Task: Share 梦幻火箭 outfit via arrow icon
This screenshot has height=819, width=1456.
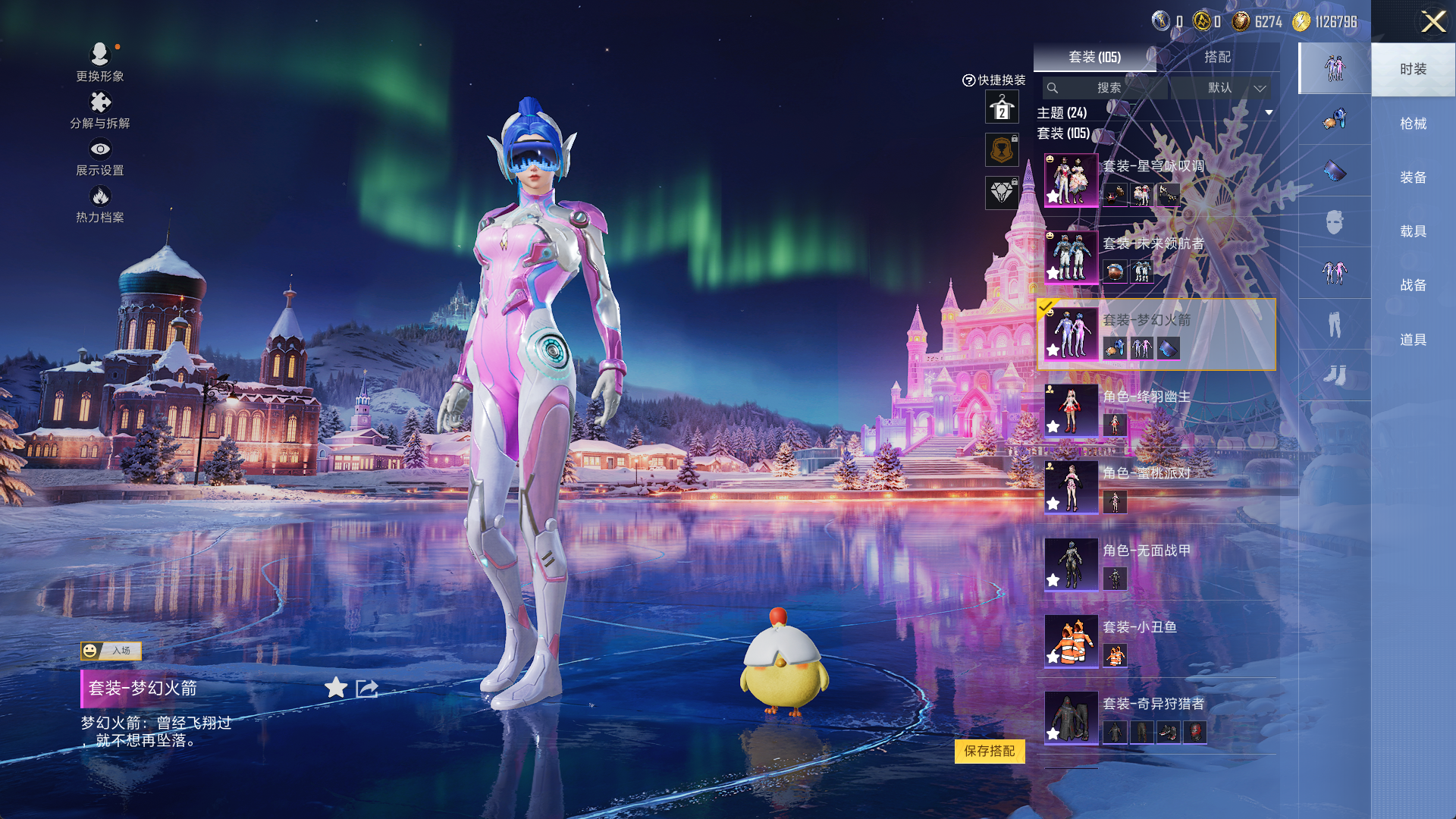Action: coord(367,688)
